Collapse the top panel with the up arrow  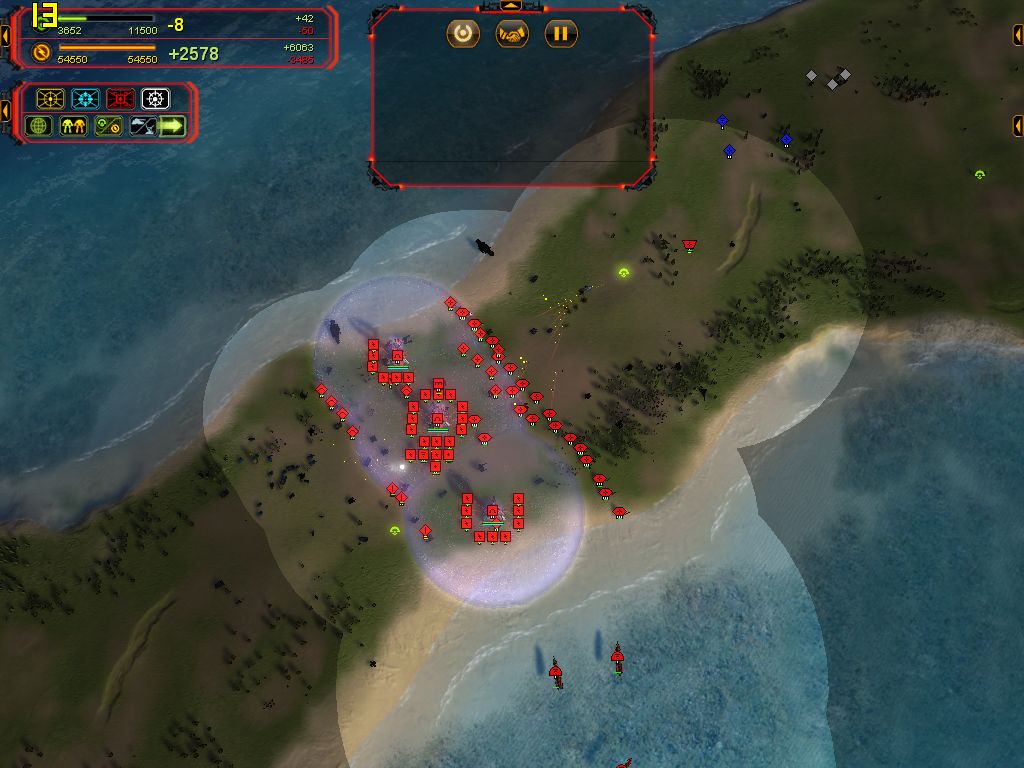click(512, 6)
